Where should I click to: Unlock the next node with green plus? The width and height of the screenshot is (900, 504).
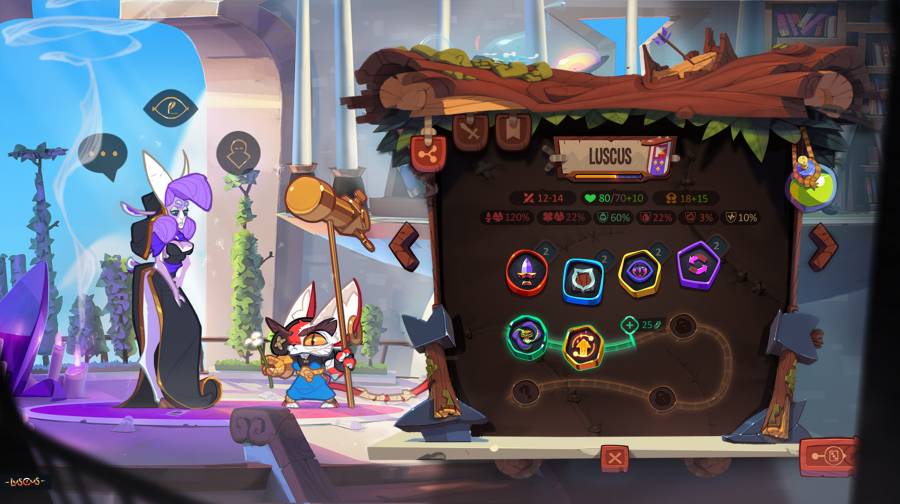(630, 324)
